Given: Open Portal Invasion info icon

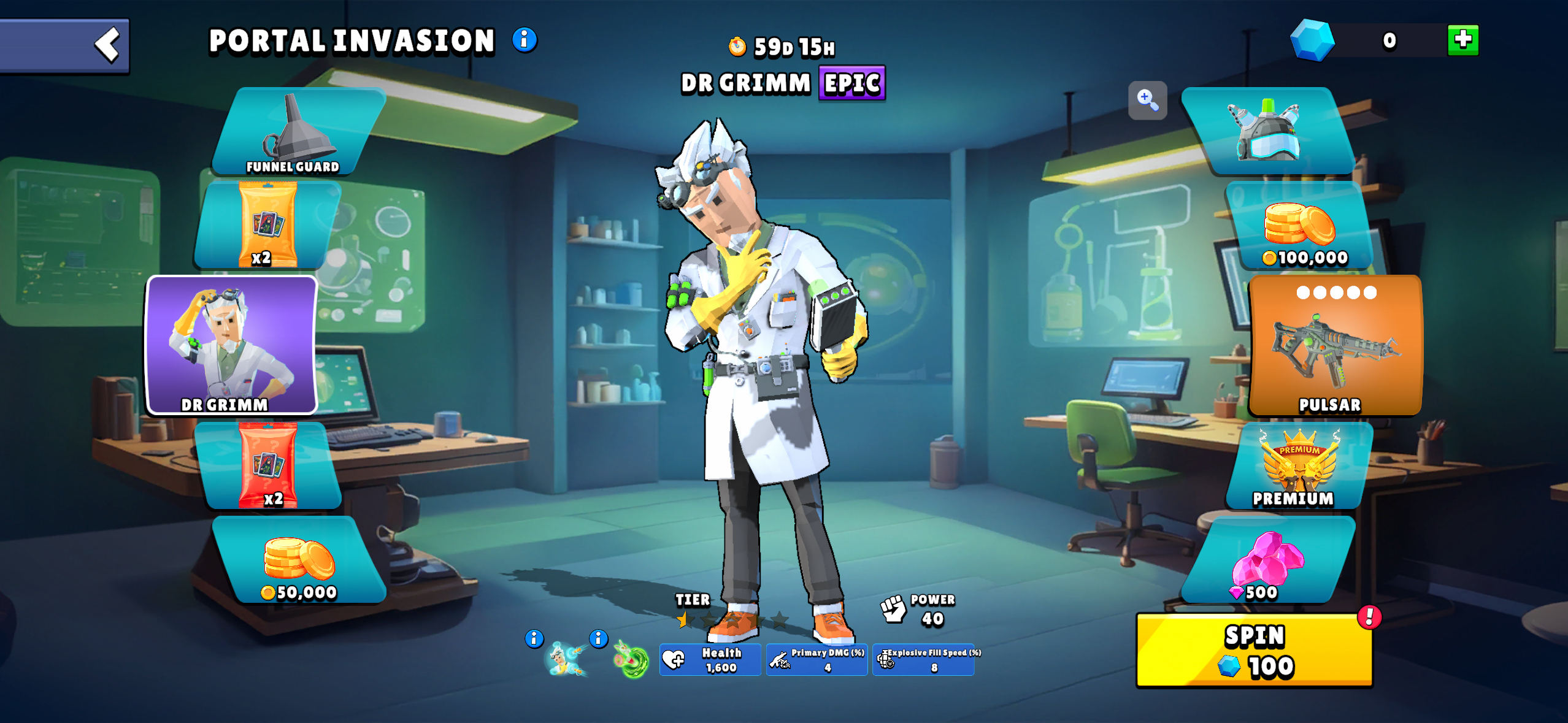Looking at the screenshot, I should pos(525,40).
